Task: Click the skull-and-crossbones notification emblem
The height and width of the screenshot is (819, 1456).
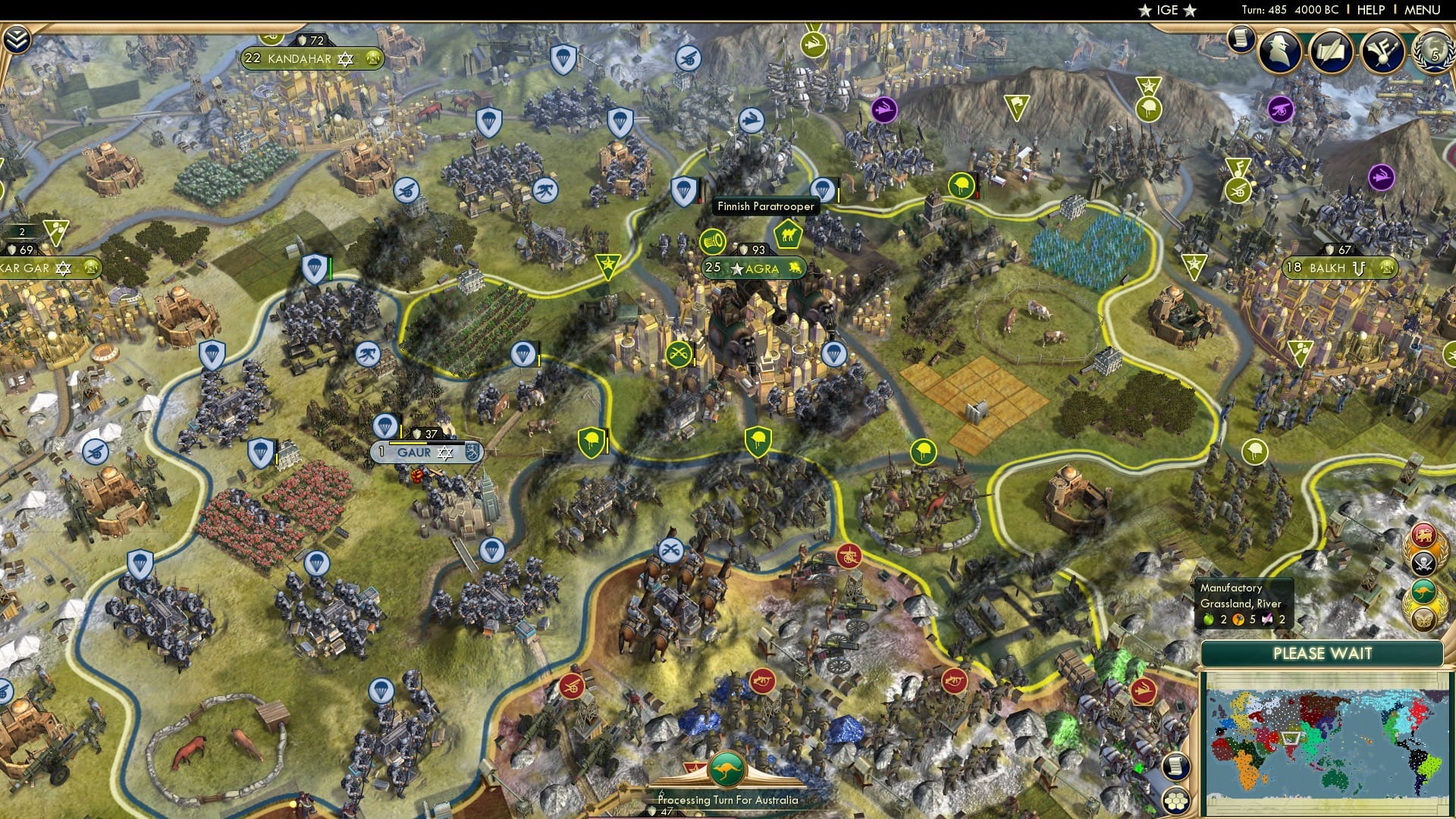Action: click(x=1423, y=563)
